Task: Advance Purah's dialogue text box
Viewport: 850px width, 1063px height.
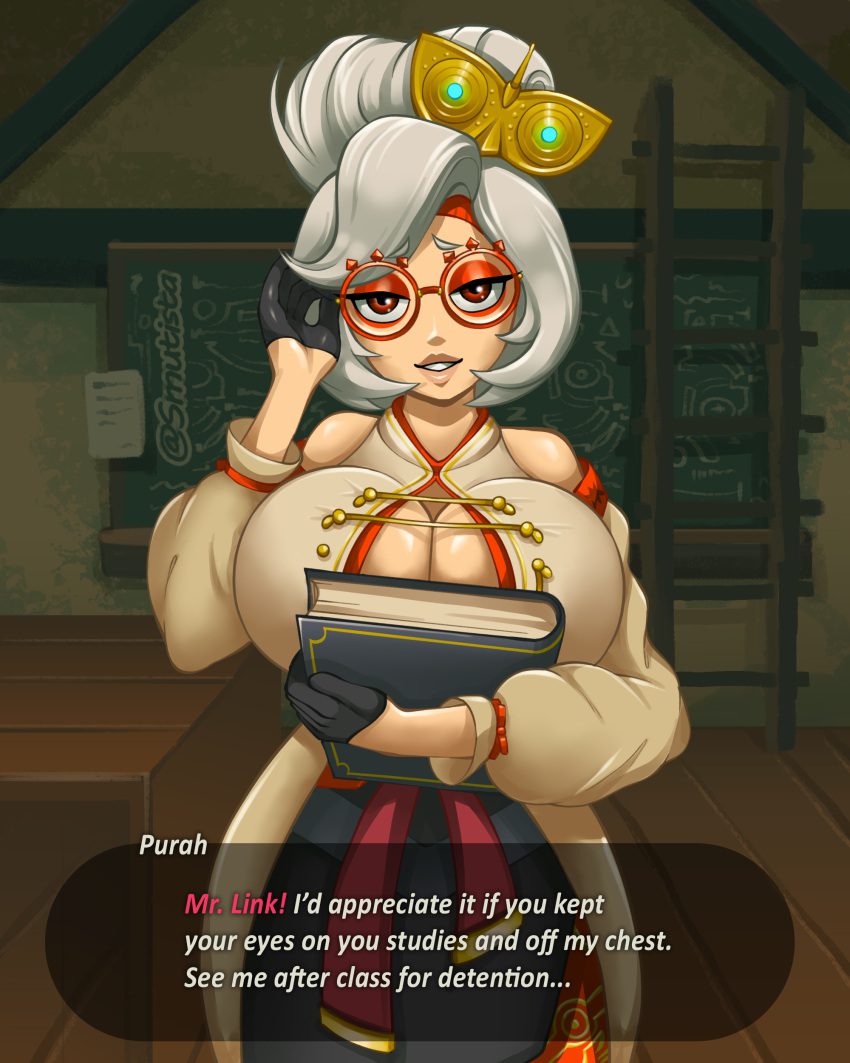Action: tap(420, 942)
